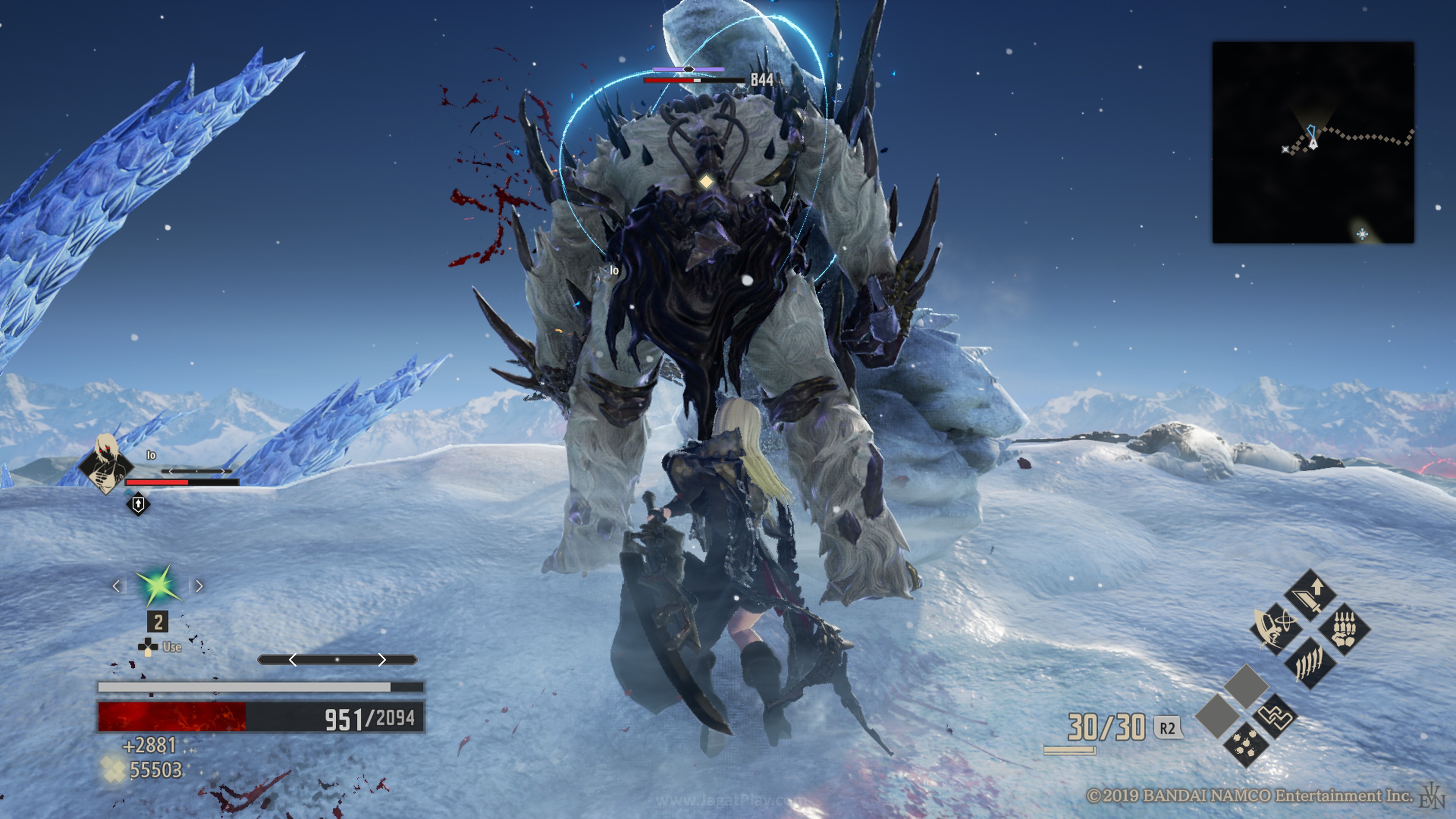The width and height of the screenshot is (1456, 819).
Task: Activate the sword attack-up gift
Action: [1310, 595]
